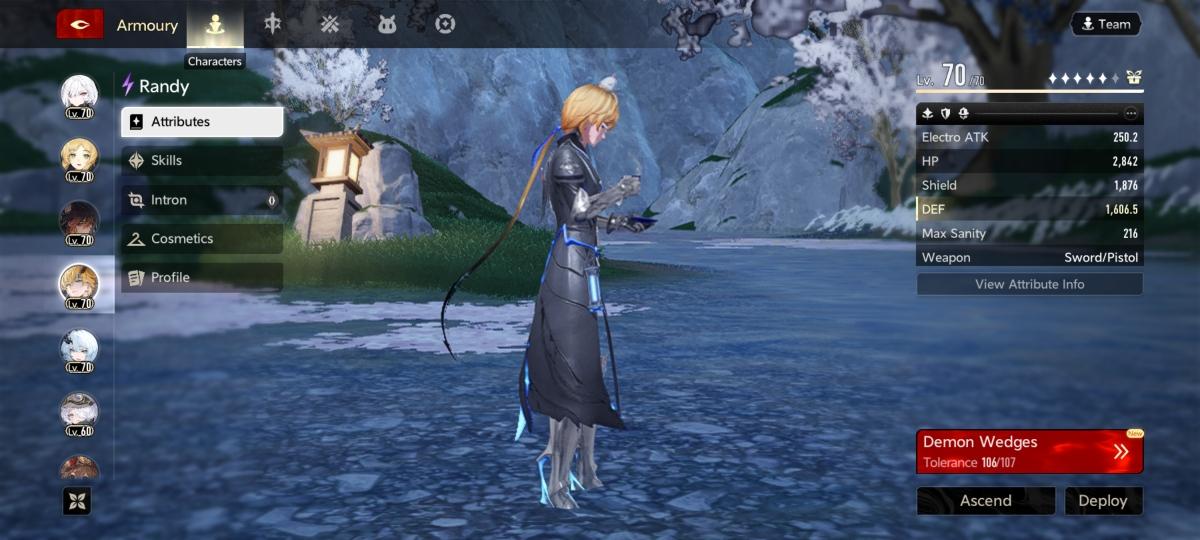The height and width of the screenshot is (540, 1200).
Task: Open the Cosmetics section
Action: (x=202, y=239)
